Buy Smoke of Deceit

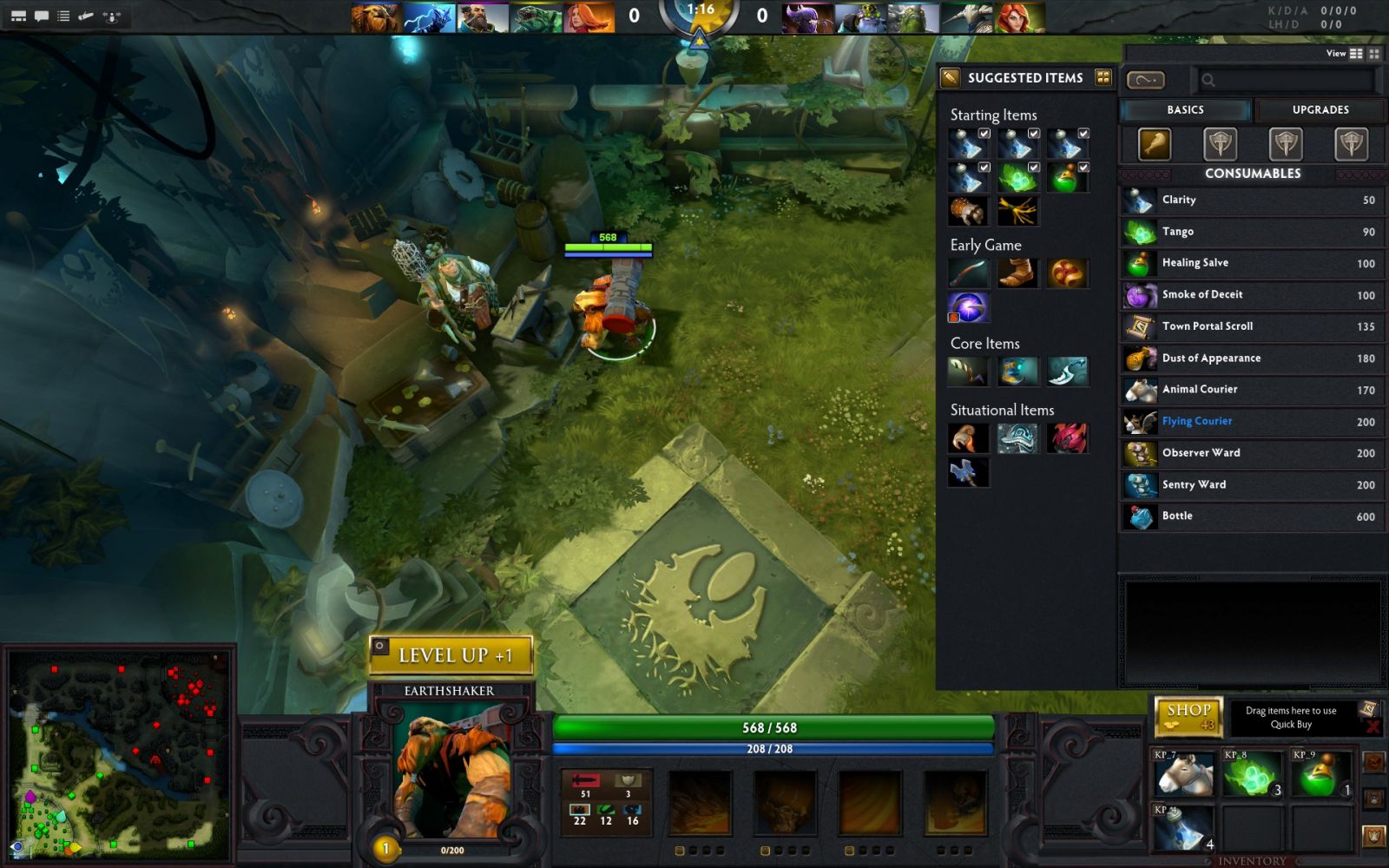1250,295
